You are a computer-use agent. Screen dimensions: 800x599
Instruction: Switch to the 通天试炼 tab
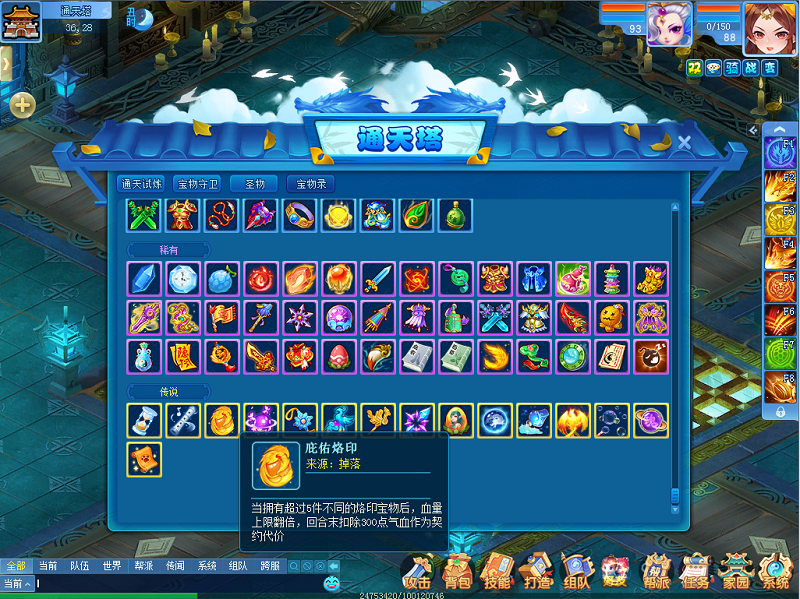pos(140,184)
